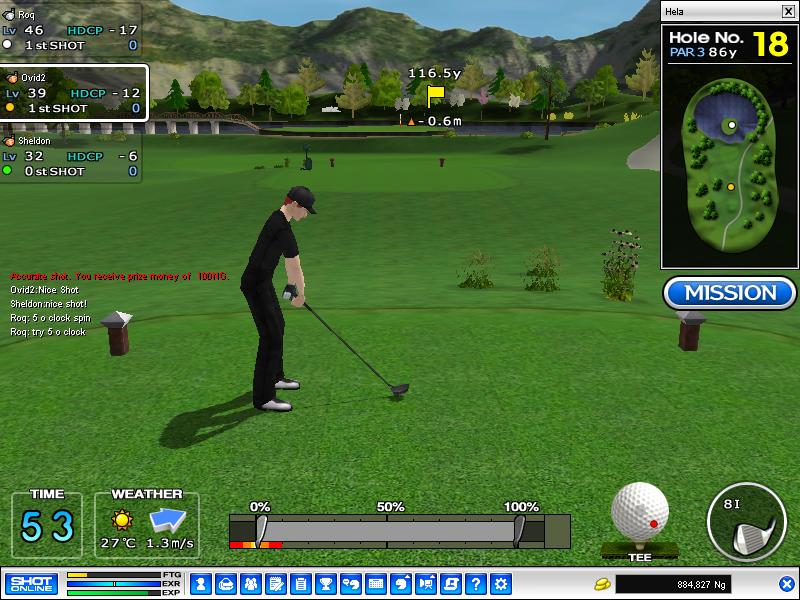Click the gold coins money icon

click(x=603, y=583)
